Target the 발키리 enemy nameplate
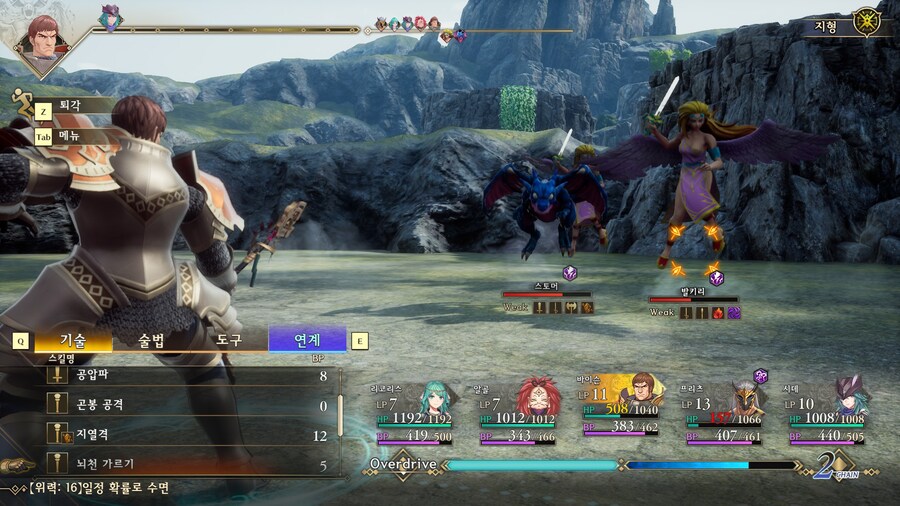 [x=693, y=291]
